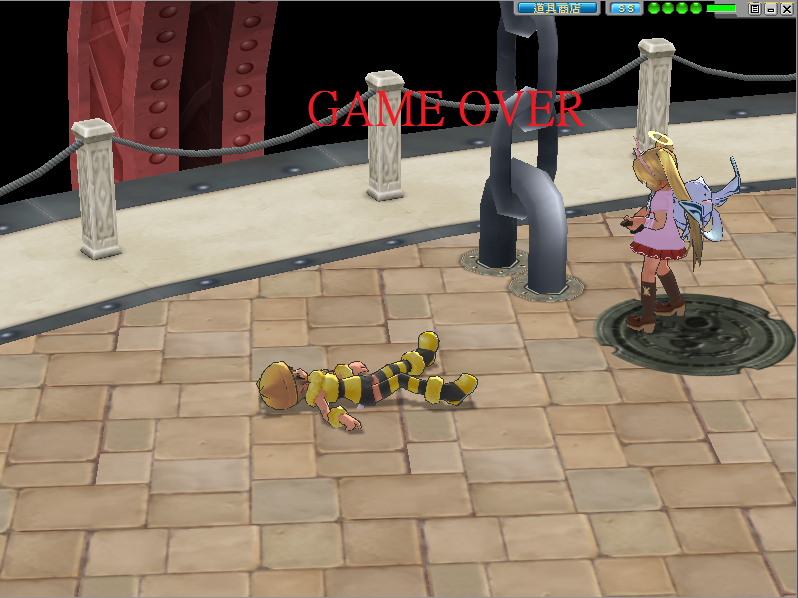Minimize the game window
Image resolution: width=798 pixels, height=598 pixels.
(x=770, y=9)
